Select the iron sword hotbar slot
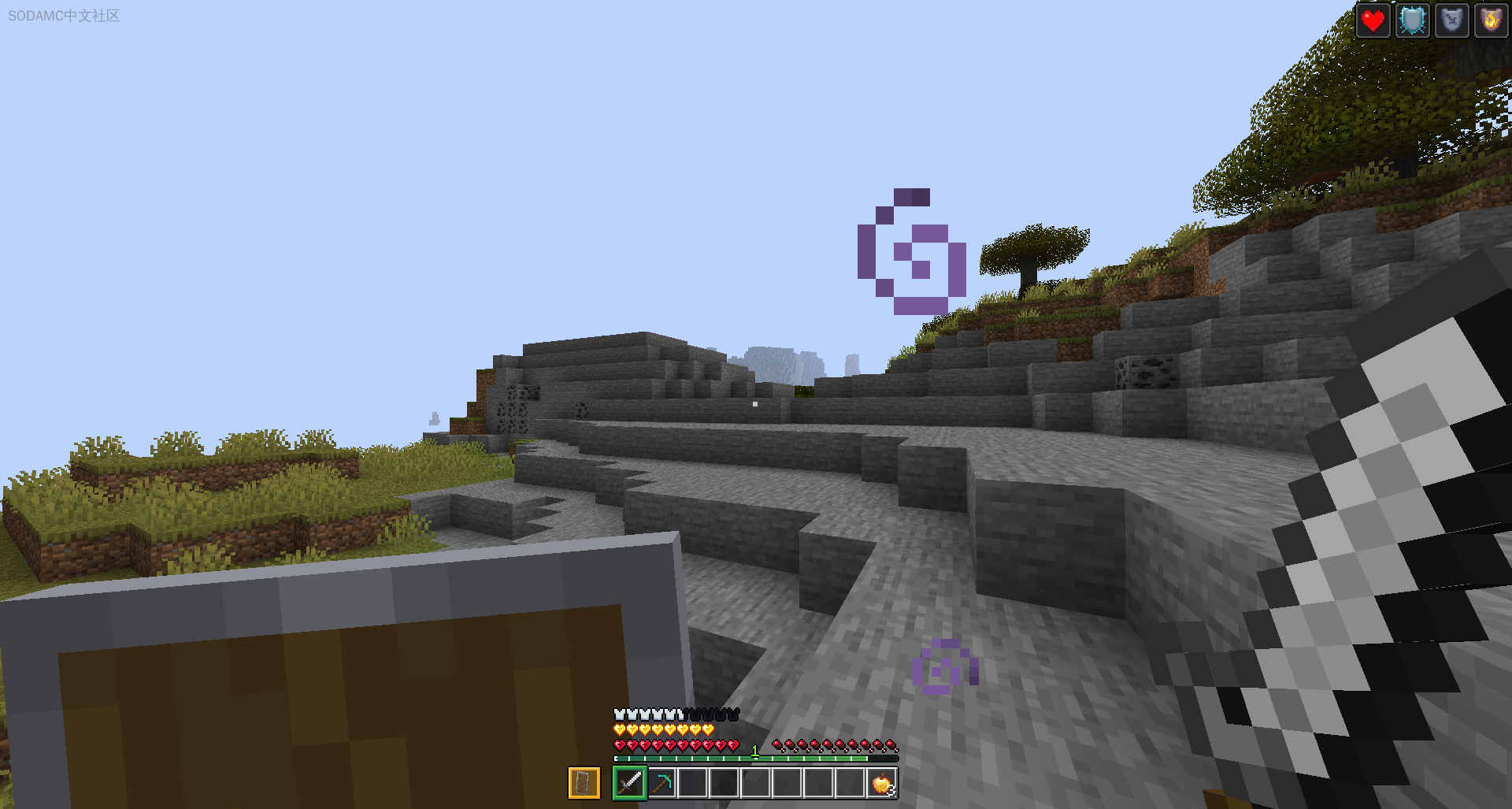Image resolution: width=1512 pixels, height=809 pixels. [629, 783]
